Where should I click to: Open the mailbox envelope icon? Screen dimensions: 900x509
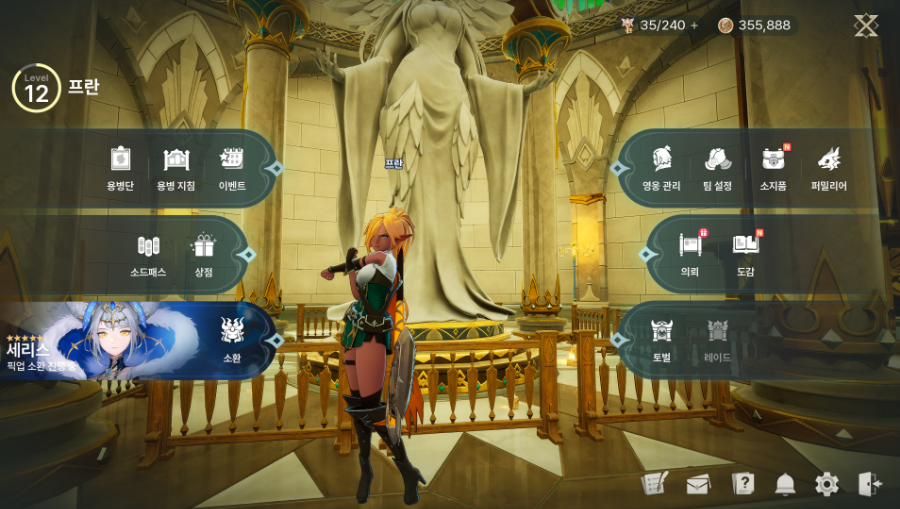[x=698, y=485]
